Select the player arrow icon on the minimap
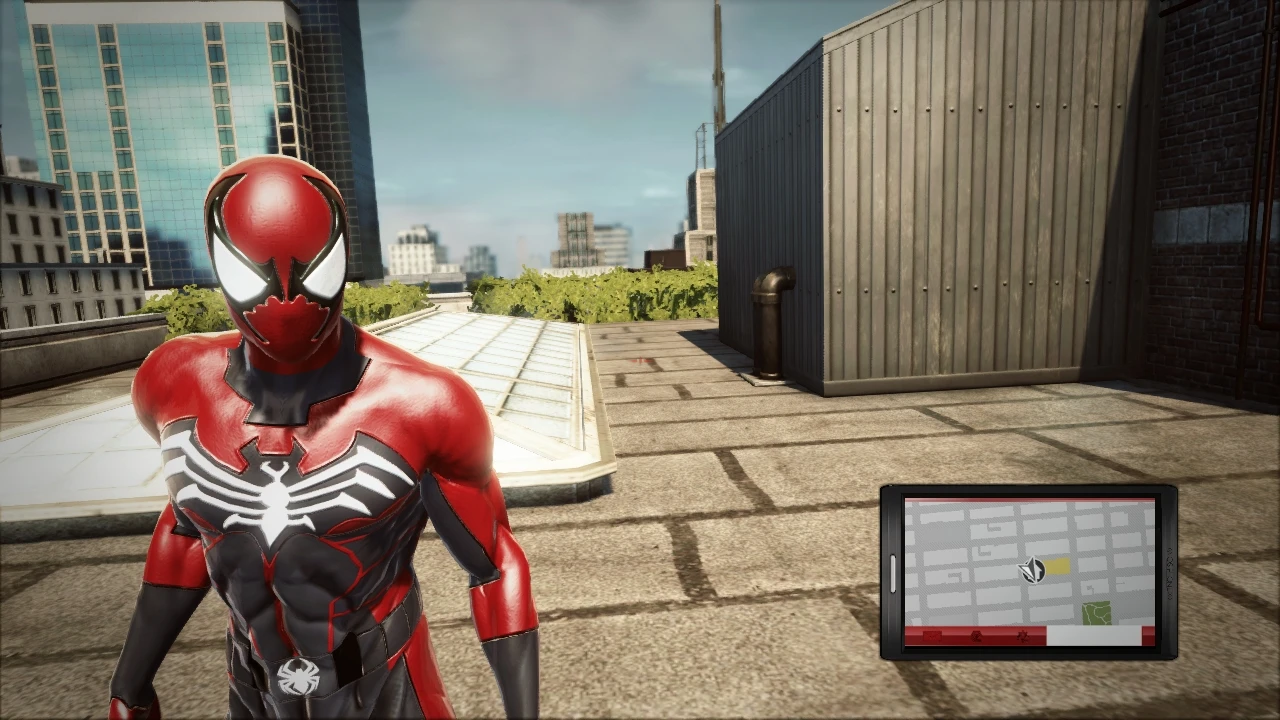The image size is (1280, 720). 1033,569
